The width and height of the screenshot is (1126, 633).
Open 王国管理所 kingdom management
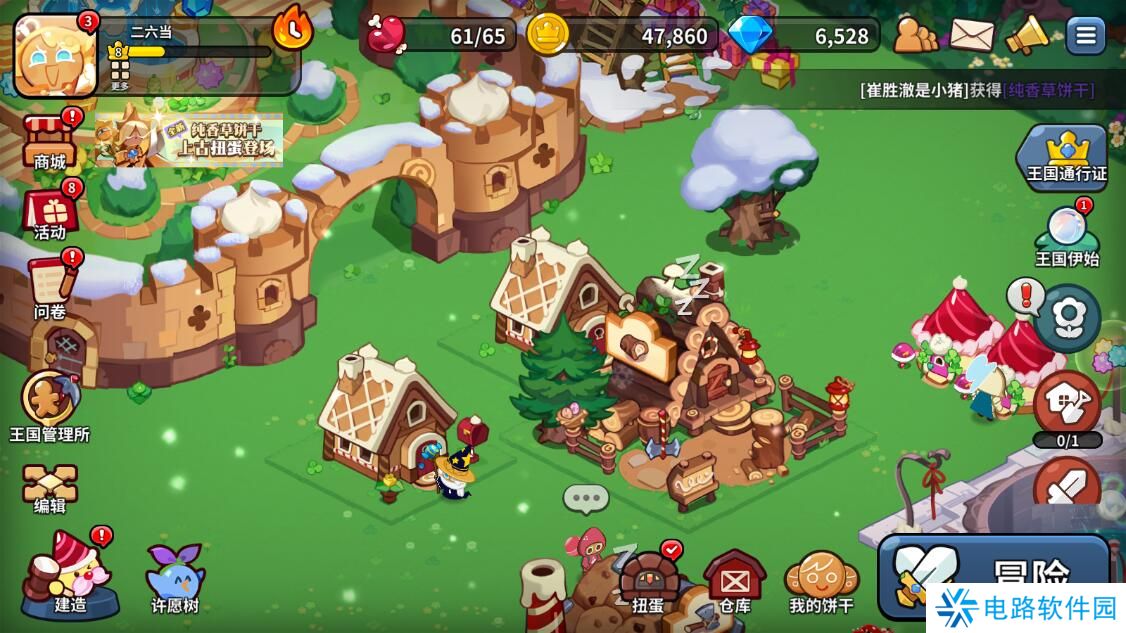click(50, 405)
